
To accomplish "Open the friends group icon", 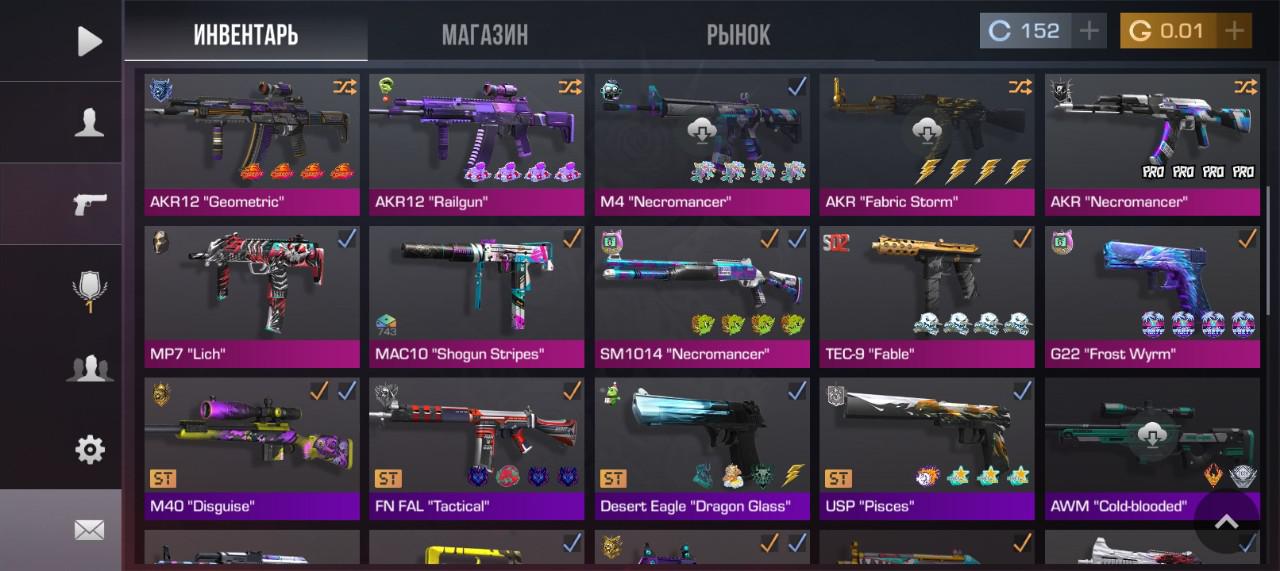I will point(89,369).
